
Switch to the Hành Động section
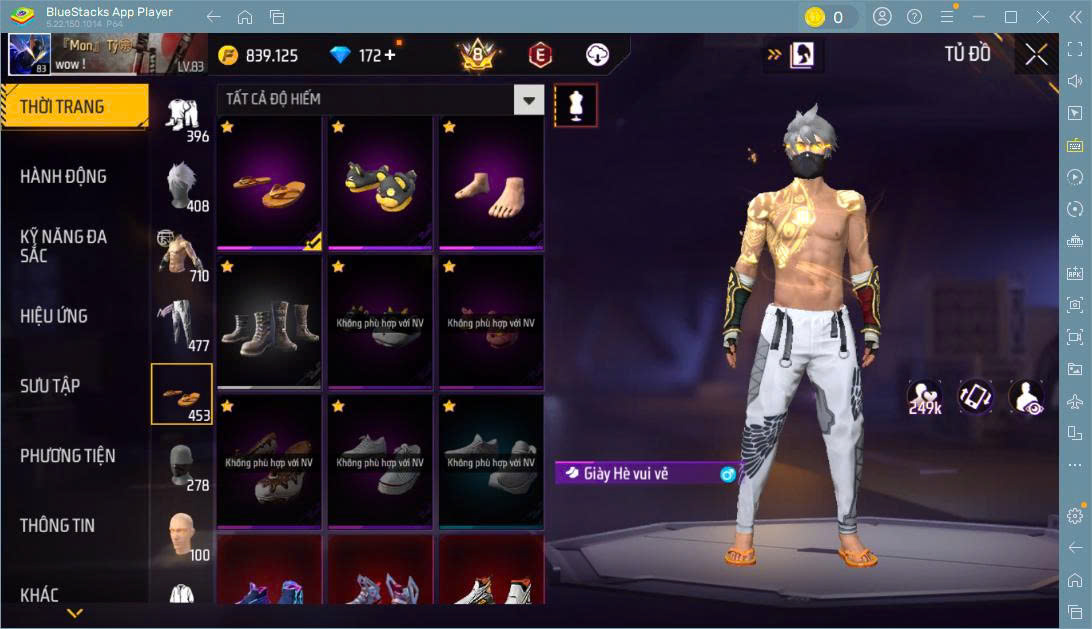pos(63,177)
